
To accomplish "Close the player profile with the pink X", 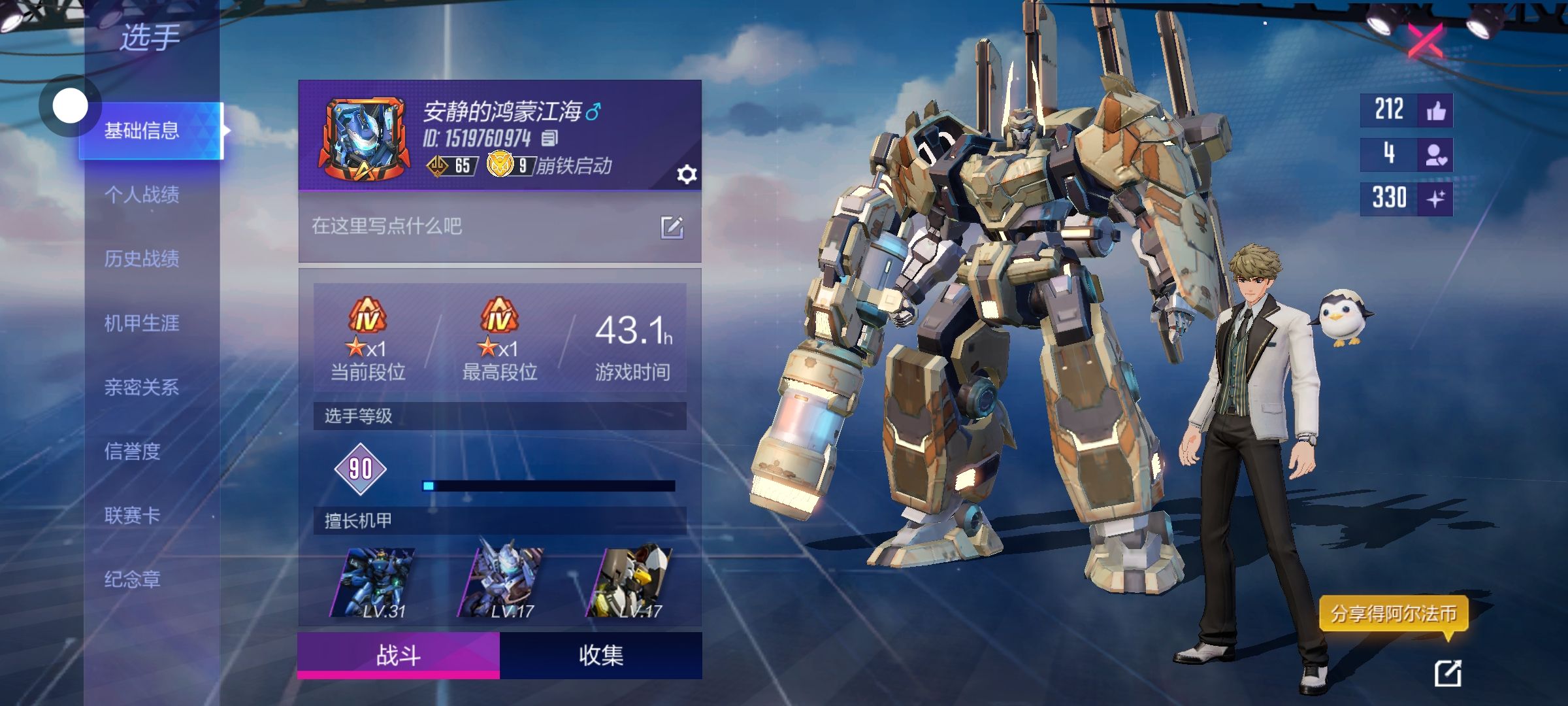I will (x=1425, y=41).
